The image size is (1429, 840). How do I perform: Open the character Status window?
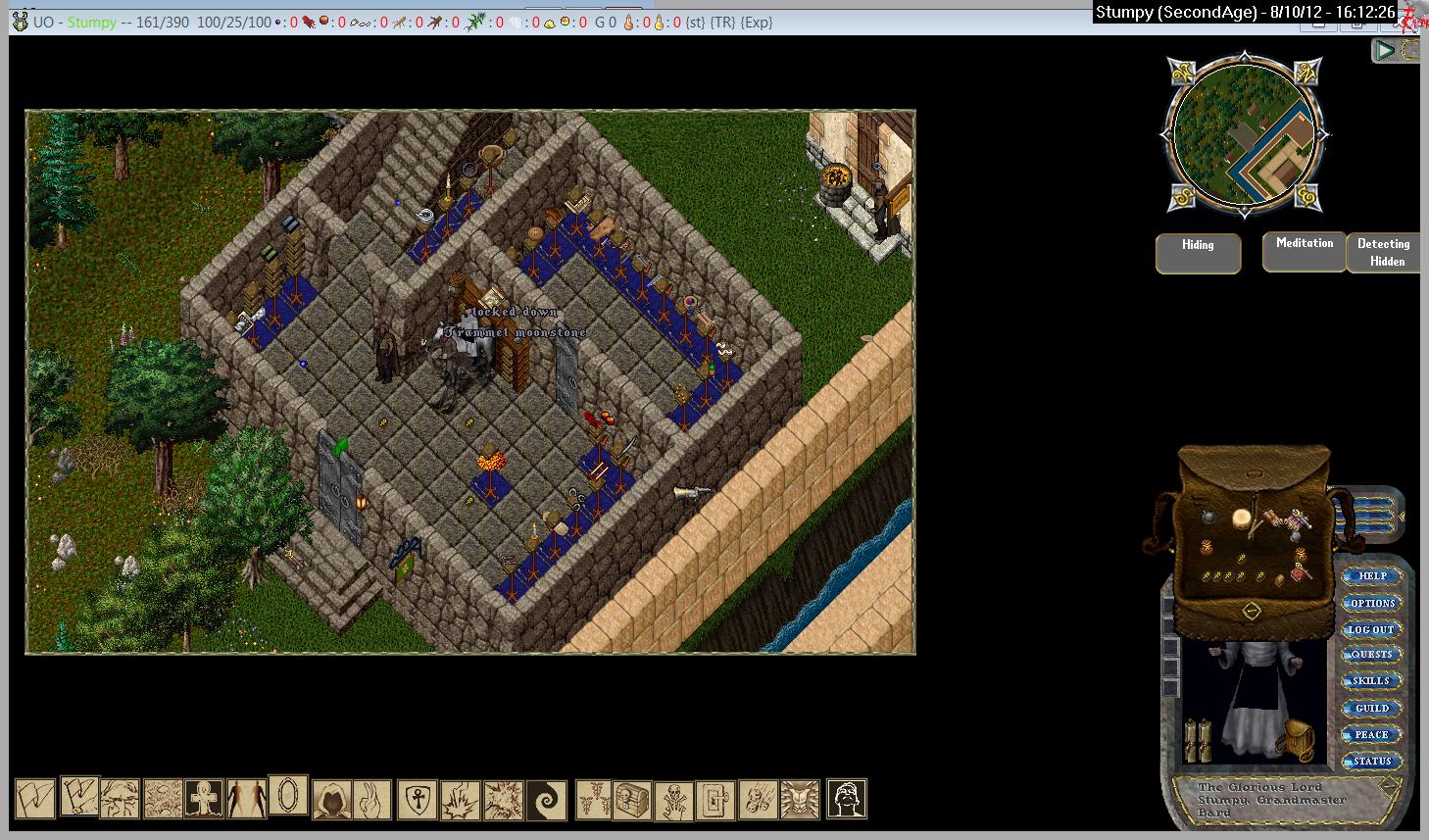coord(1371,761)
